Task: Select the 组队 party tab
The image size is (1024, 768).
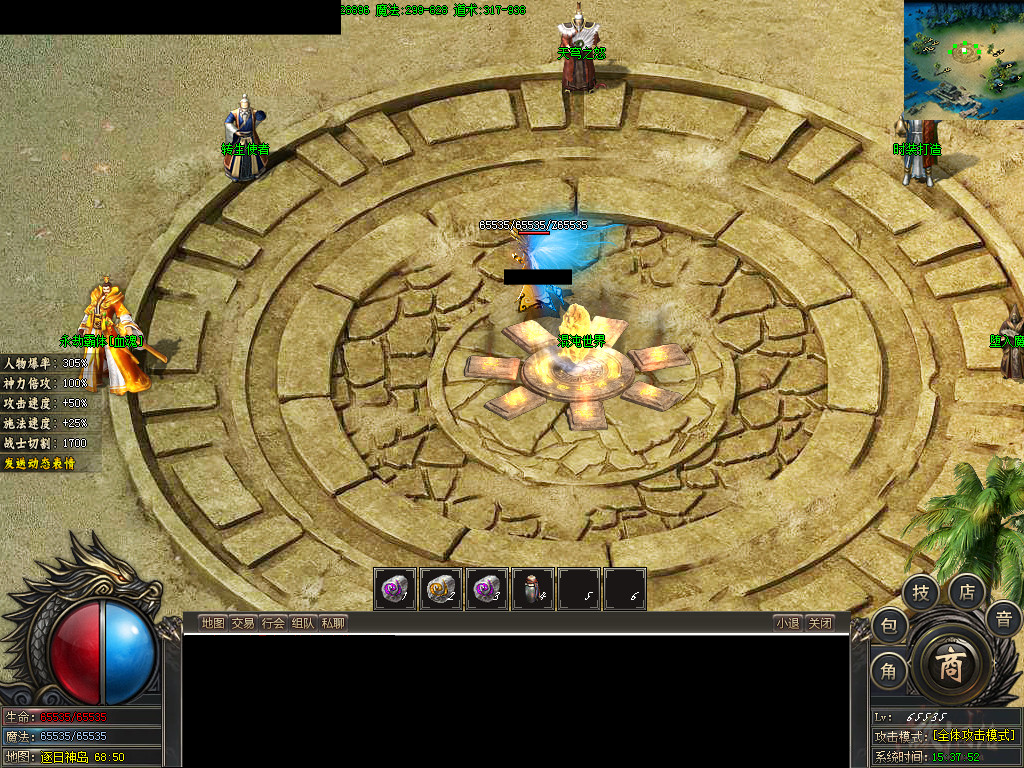Action: point(303,623)
